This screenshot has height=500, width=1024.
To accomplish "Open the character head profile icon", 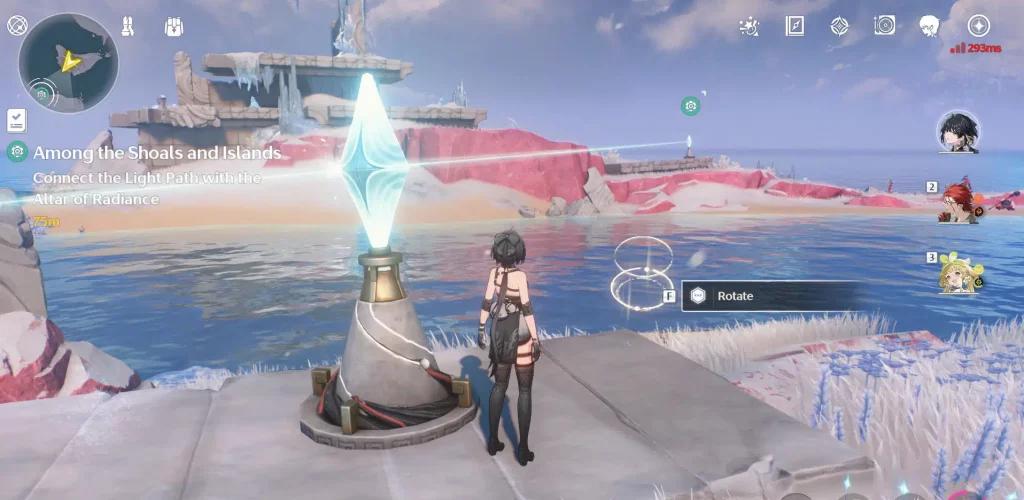I will (x=929, y=26).
